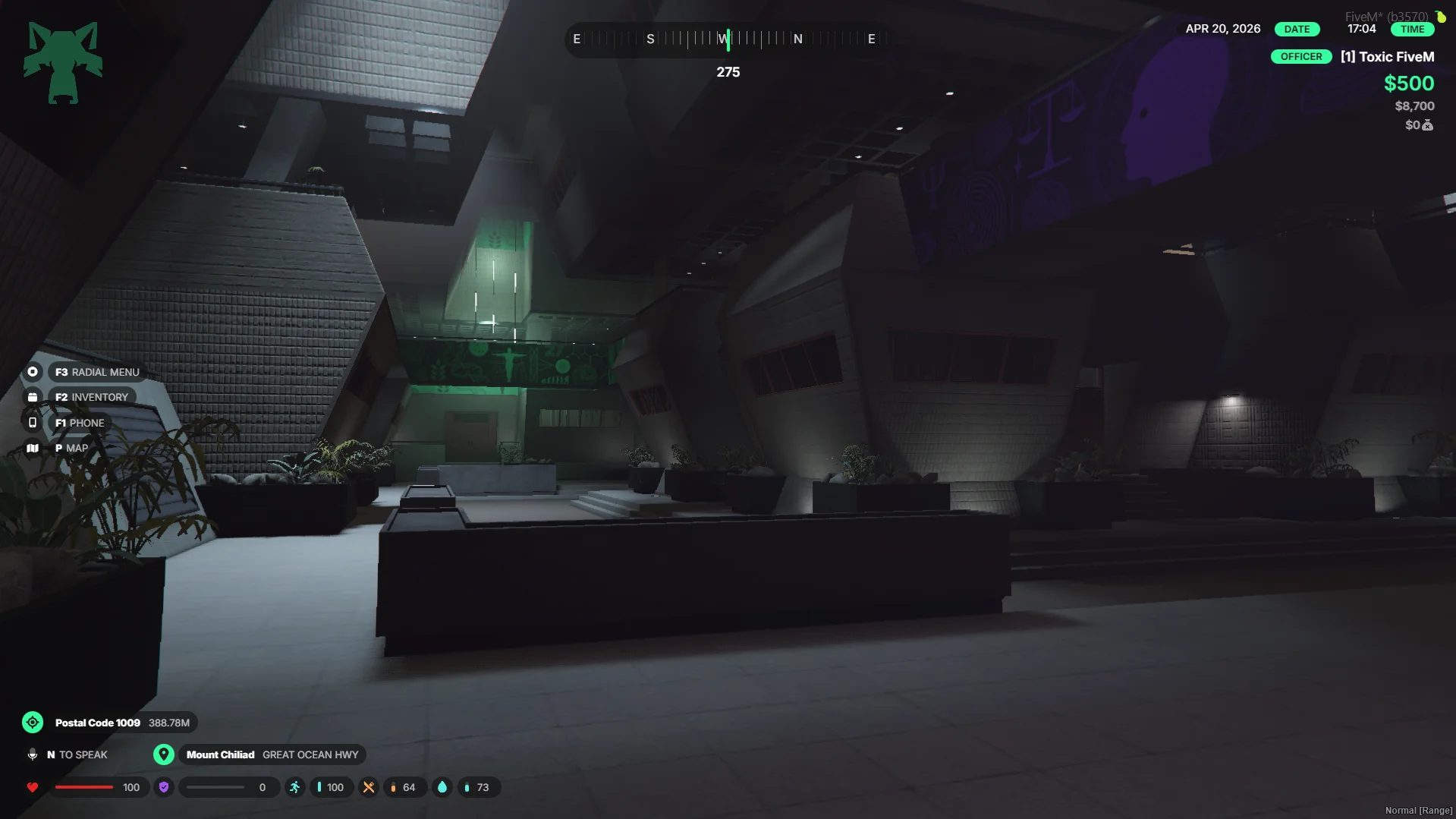Click the compass heading bar
This screenshot has width=1456, height=819.
tap(727, 39)
